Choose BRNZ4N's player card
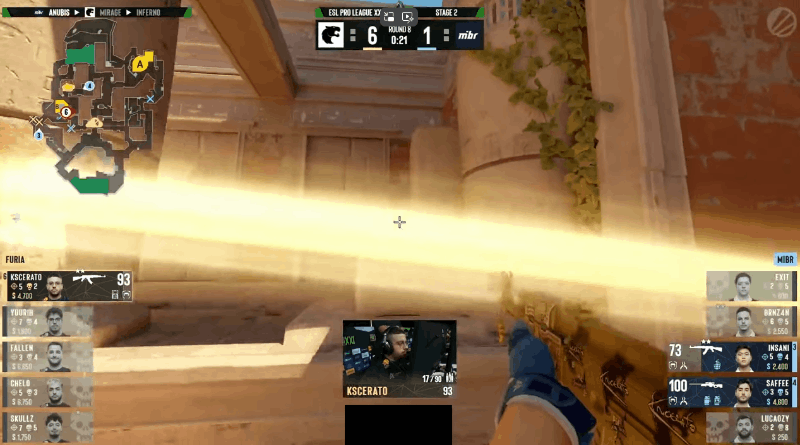The height and width of the screenshot is (445, 800). [x=751, y=321]
